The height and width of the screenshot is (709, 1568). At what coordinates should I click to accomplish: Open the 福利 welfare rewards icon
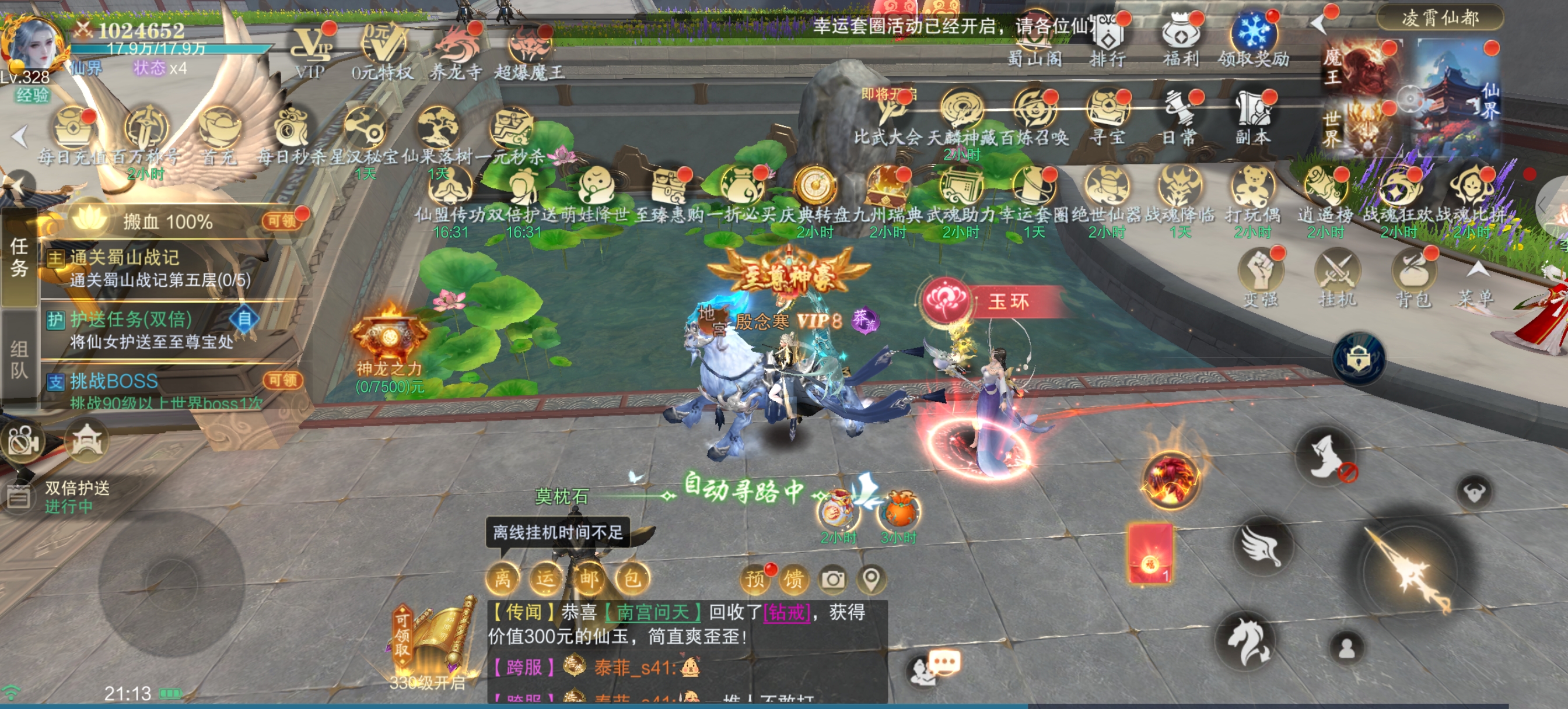[x=1179, y=37]
